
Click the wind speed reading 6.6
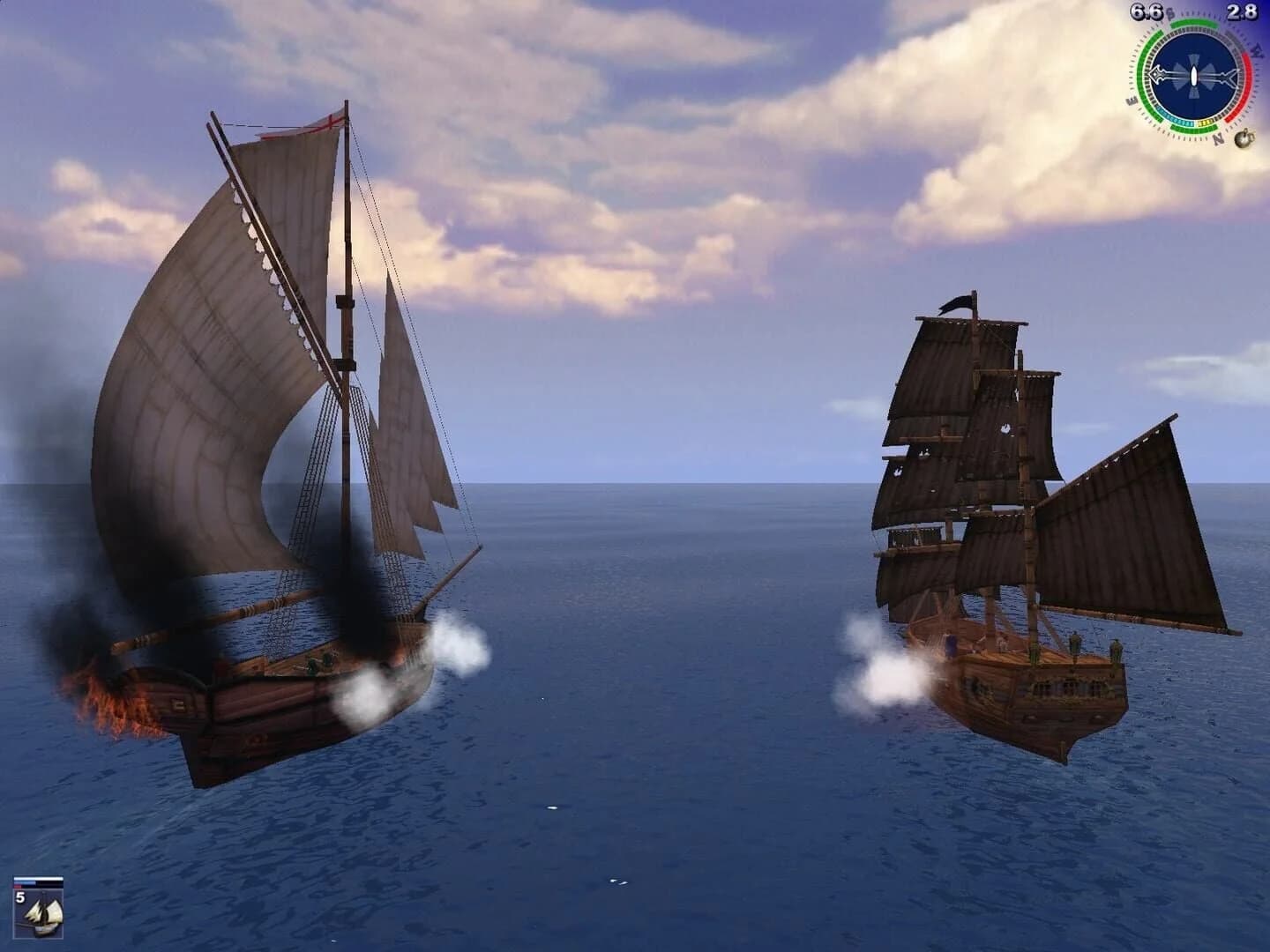coord(1146,12)
